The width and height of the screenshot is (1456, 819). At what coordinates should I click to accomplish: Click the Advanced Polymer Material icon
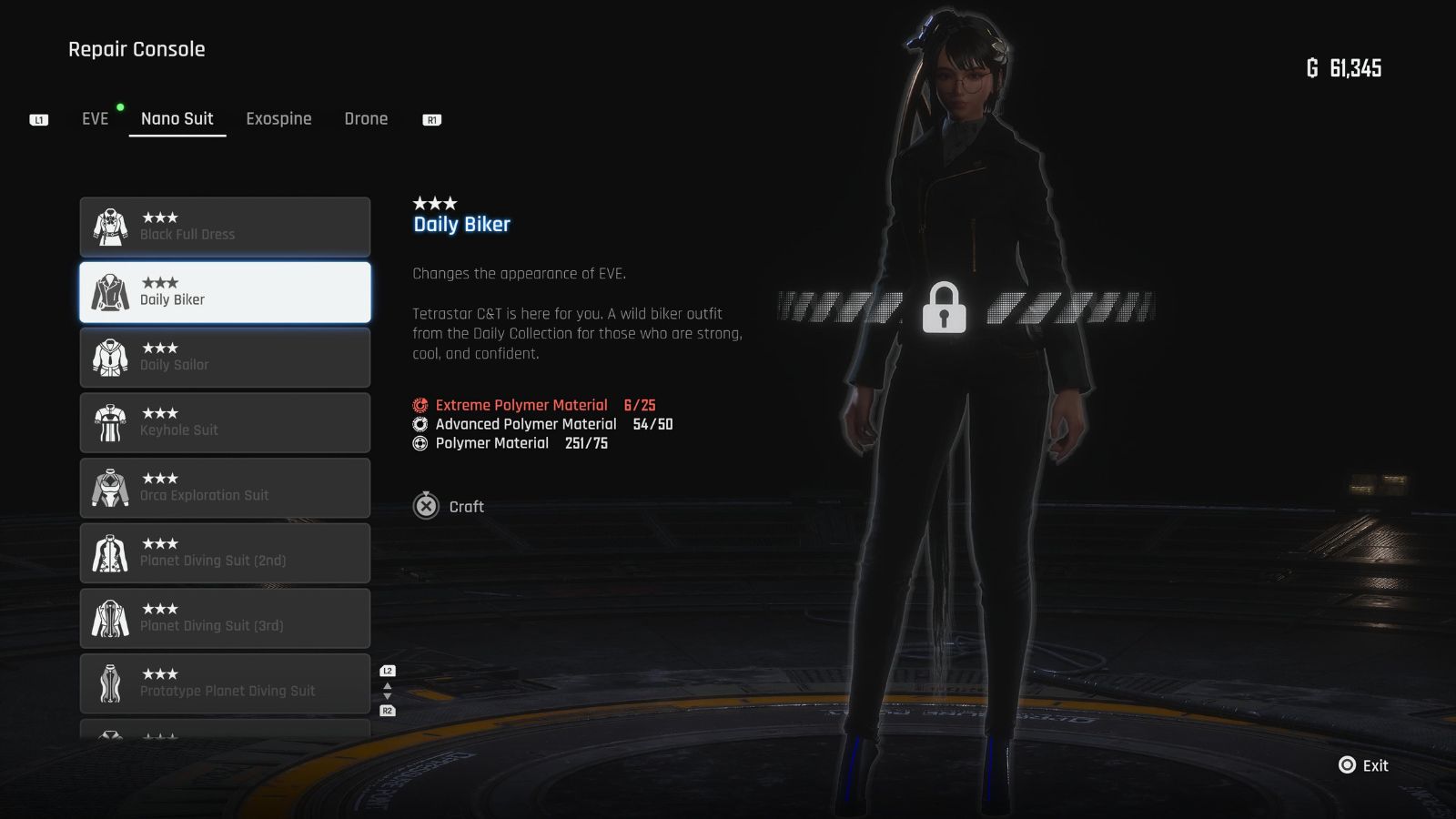[x=420, y=424]
